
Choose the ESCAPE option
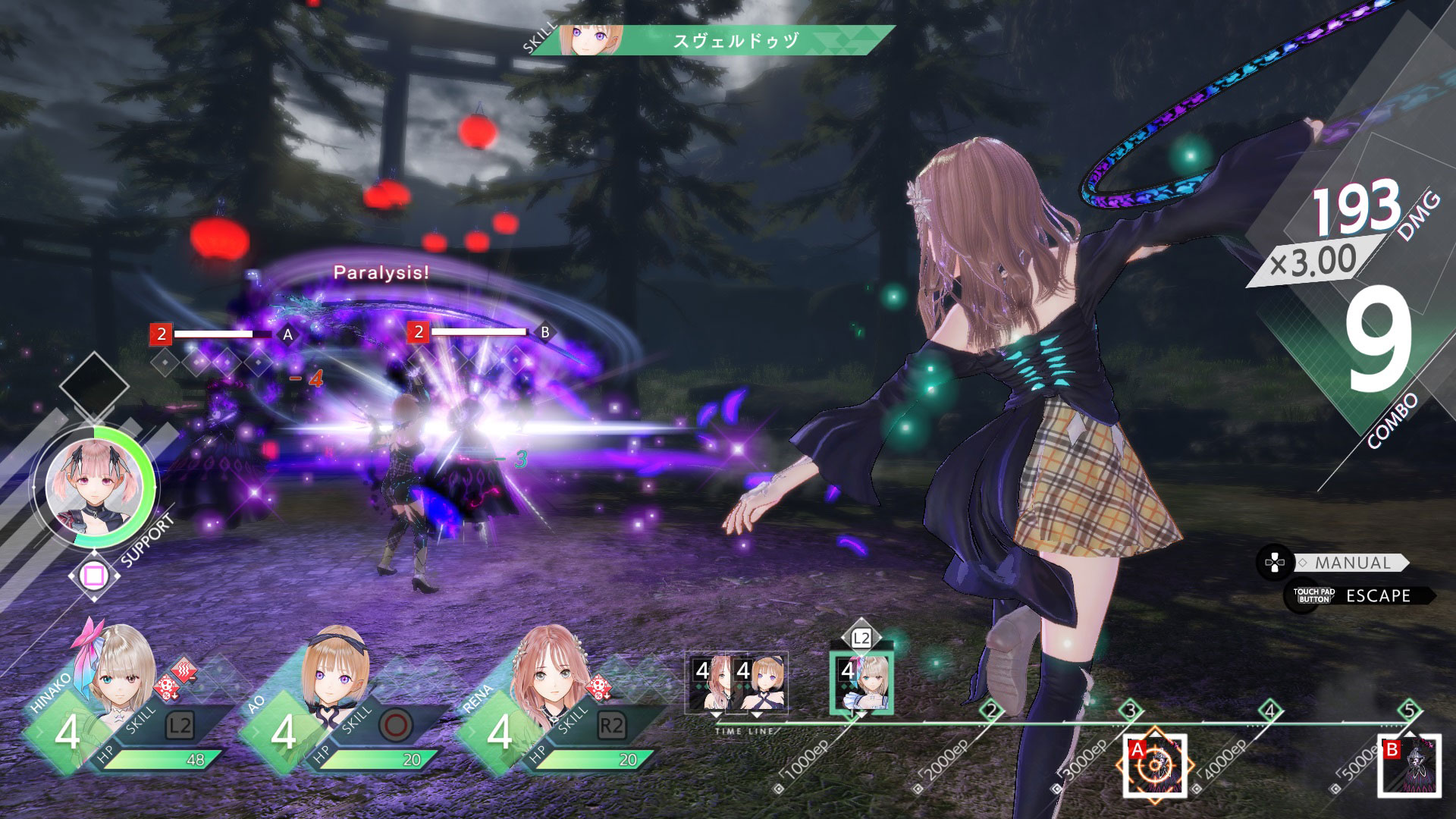coord(1377,596)
